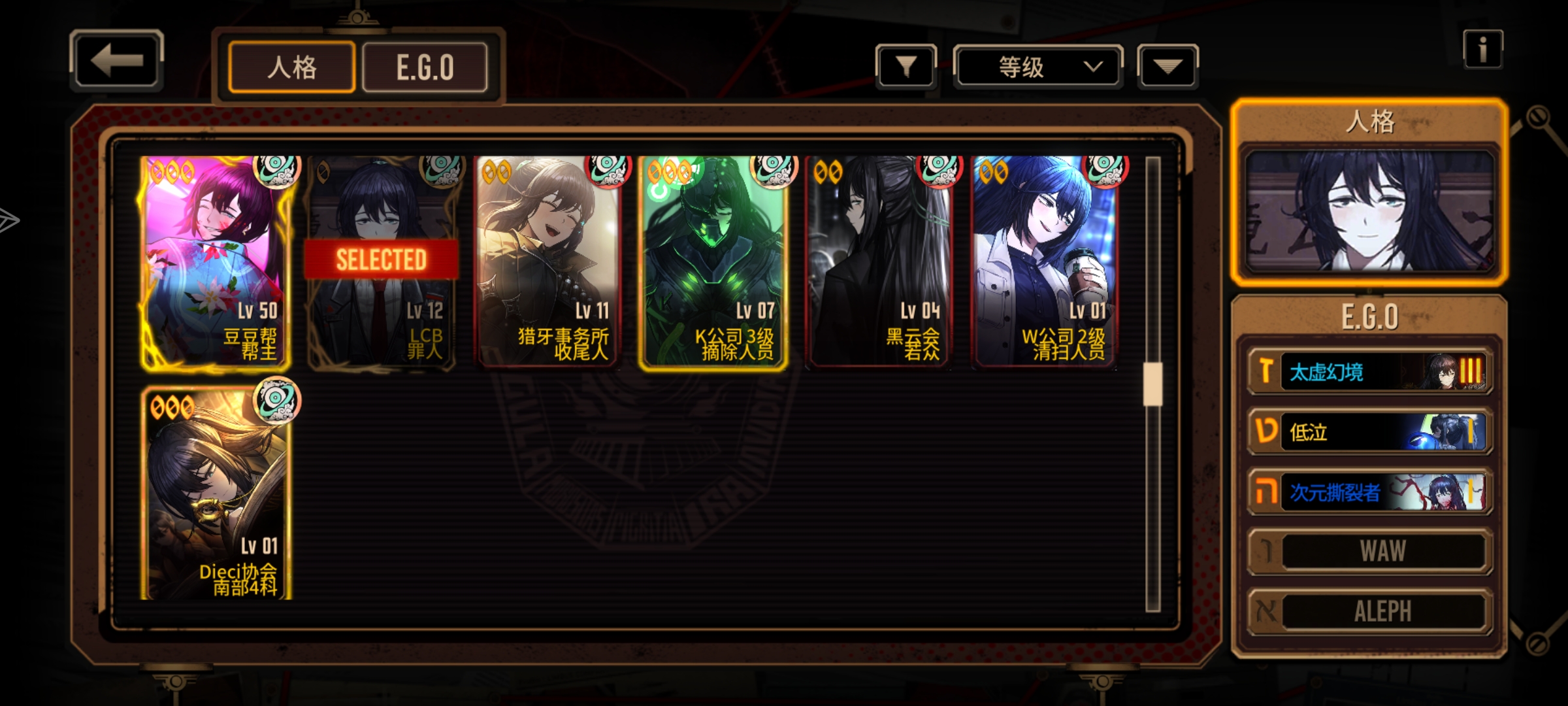1568x706 pixels.
Task: Select the 豆豆帮帮主 Lv 50 identity card
Action: click(216, 263)
